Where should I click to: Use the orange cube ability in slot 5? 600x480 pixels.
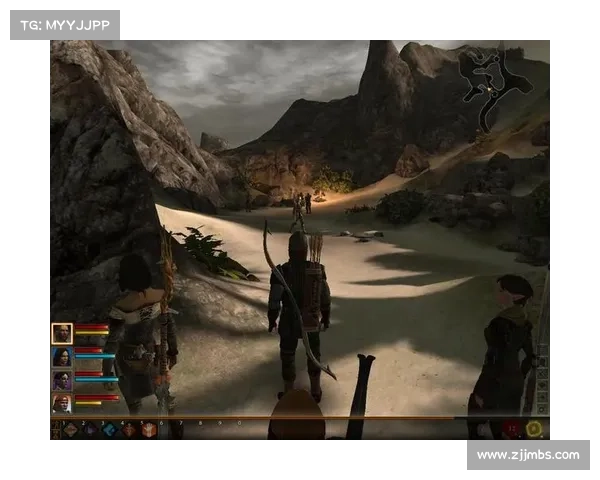(148, 429)
